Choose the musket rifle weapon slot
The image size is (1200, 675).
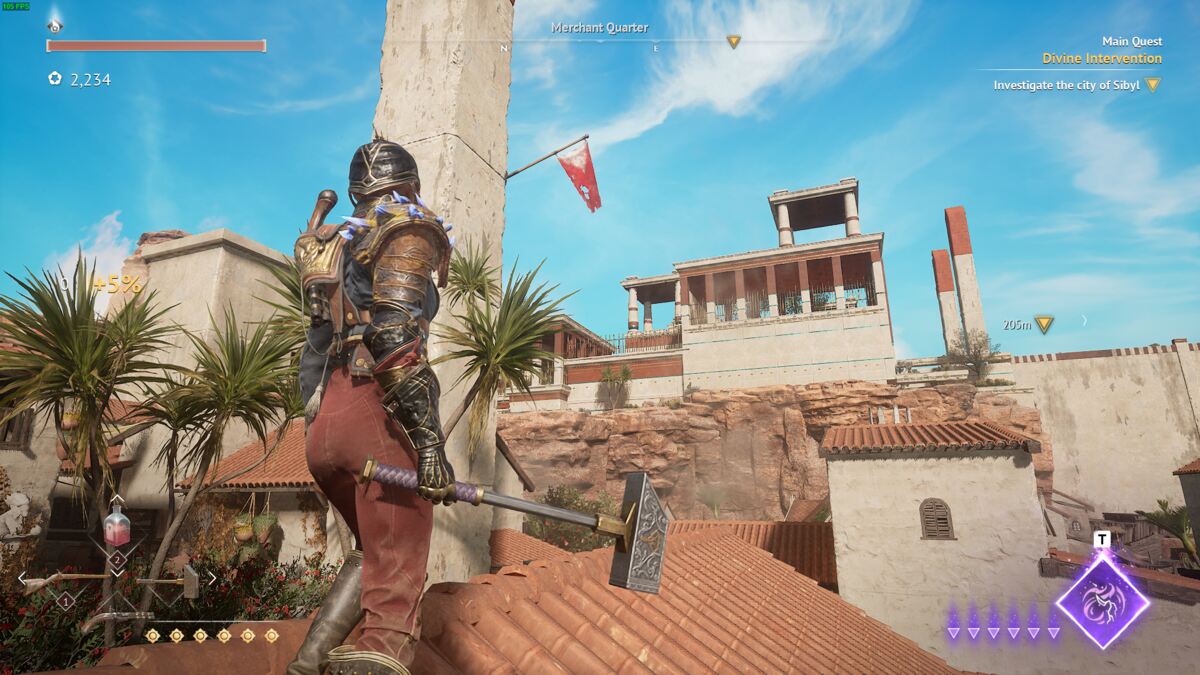click(x=60, y=579)
